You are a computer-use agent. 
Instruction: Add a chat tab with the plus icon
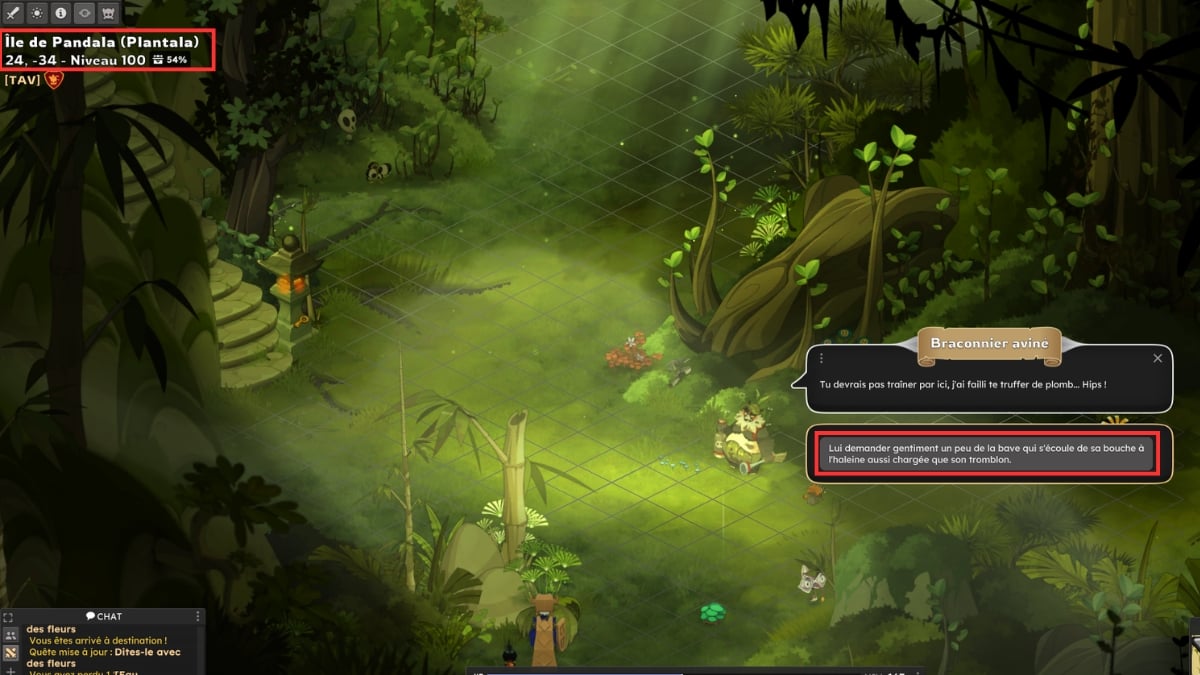10,670
